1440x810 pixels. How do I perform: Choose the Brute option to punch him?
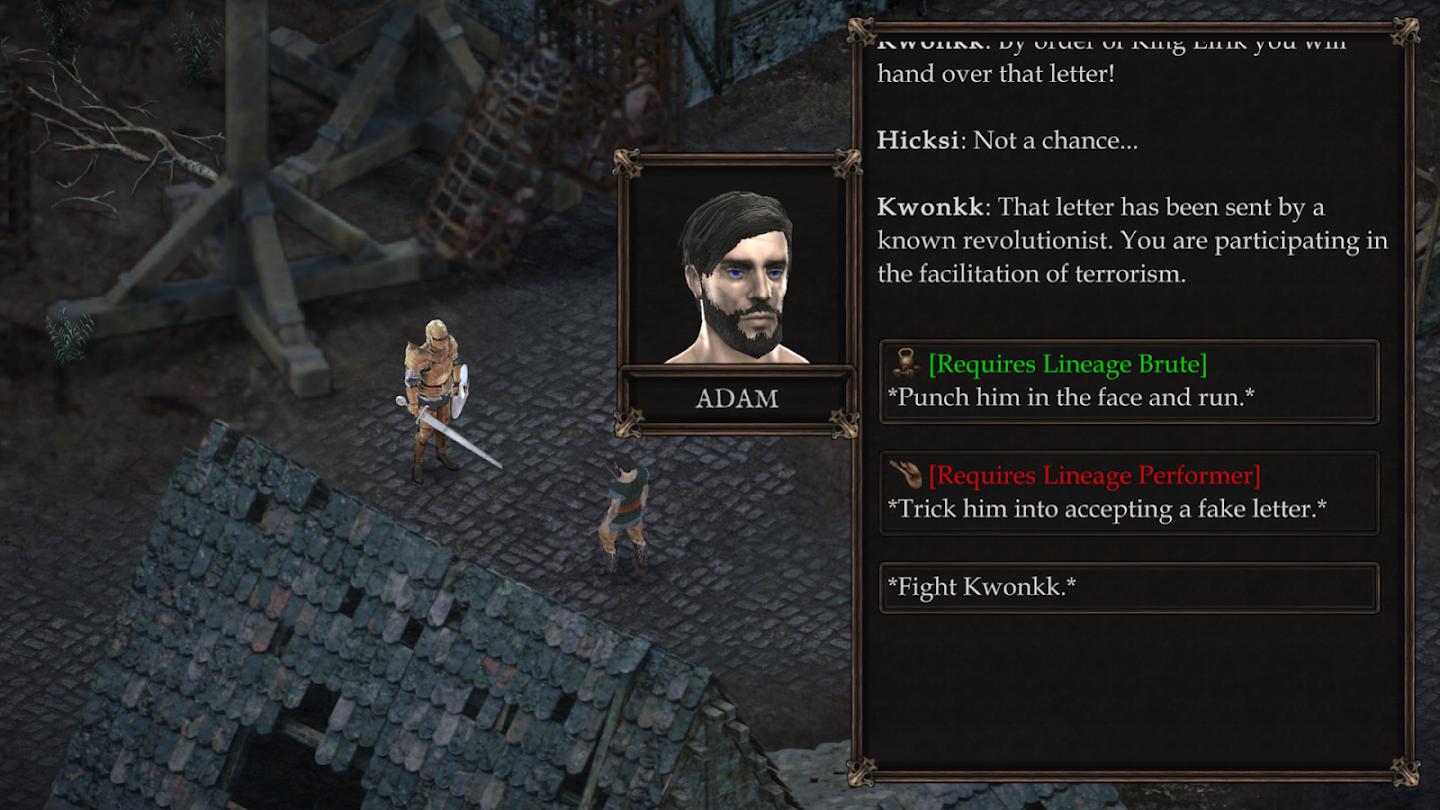(1128, 381)
